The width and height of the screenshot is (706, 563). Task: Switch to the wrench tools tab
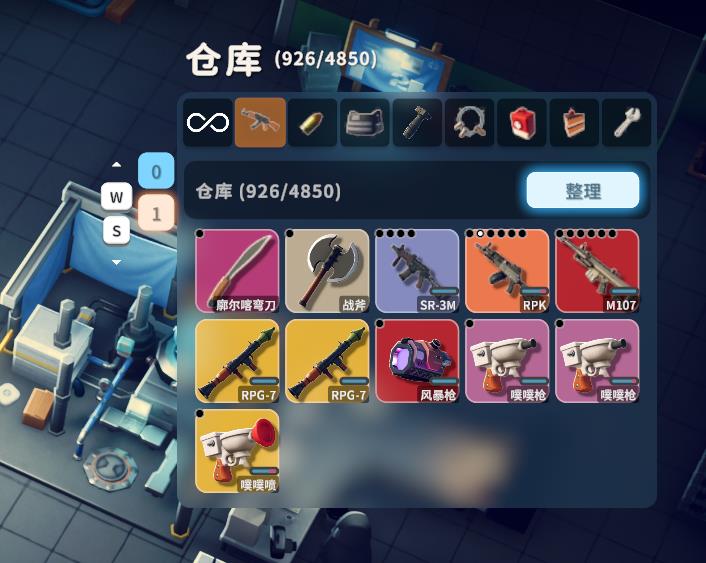[x=626, y=123]
